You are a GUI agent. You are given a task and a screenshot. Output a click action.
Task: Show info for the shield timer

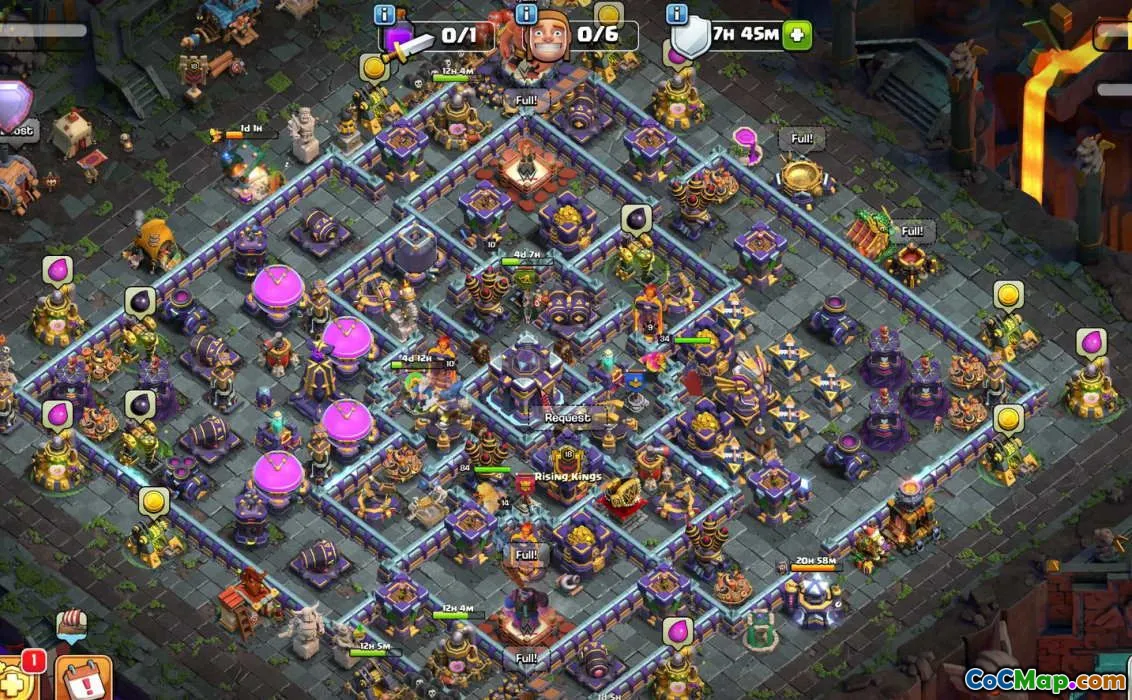pos(677,14)
